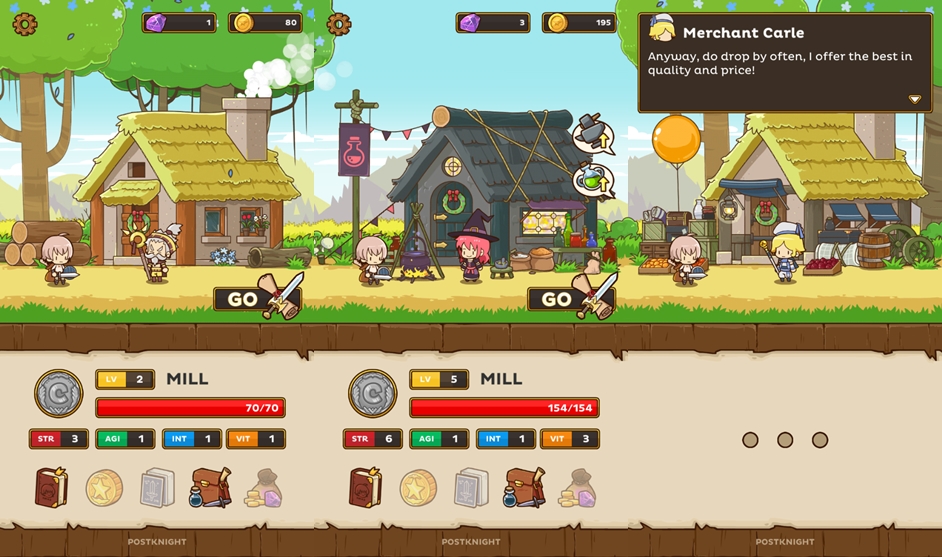This screenshot has width=942, height=557.
Task: Open the cards icon for level 2 Mill
Action: (158, 488)
